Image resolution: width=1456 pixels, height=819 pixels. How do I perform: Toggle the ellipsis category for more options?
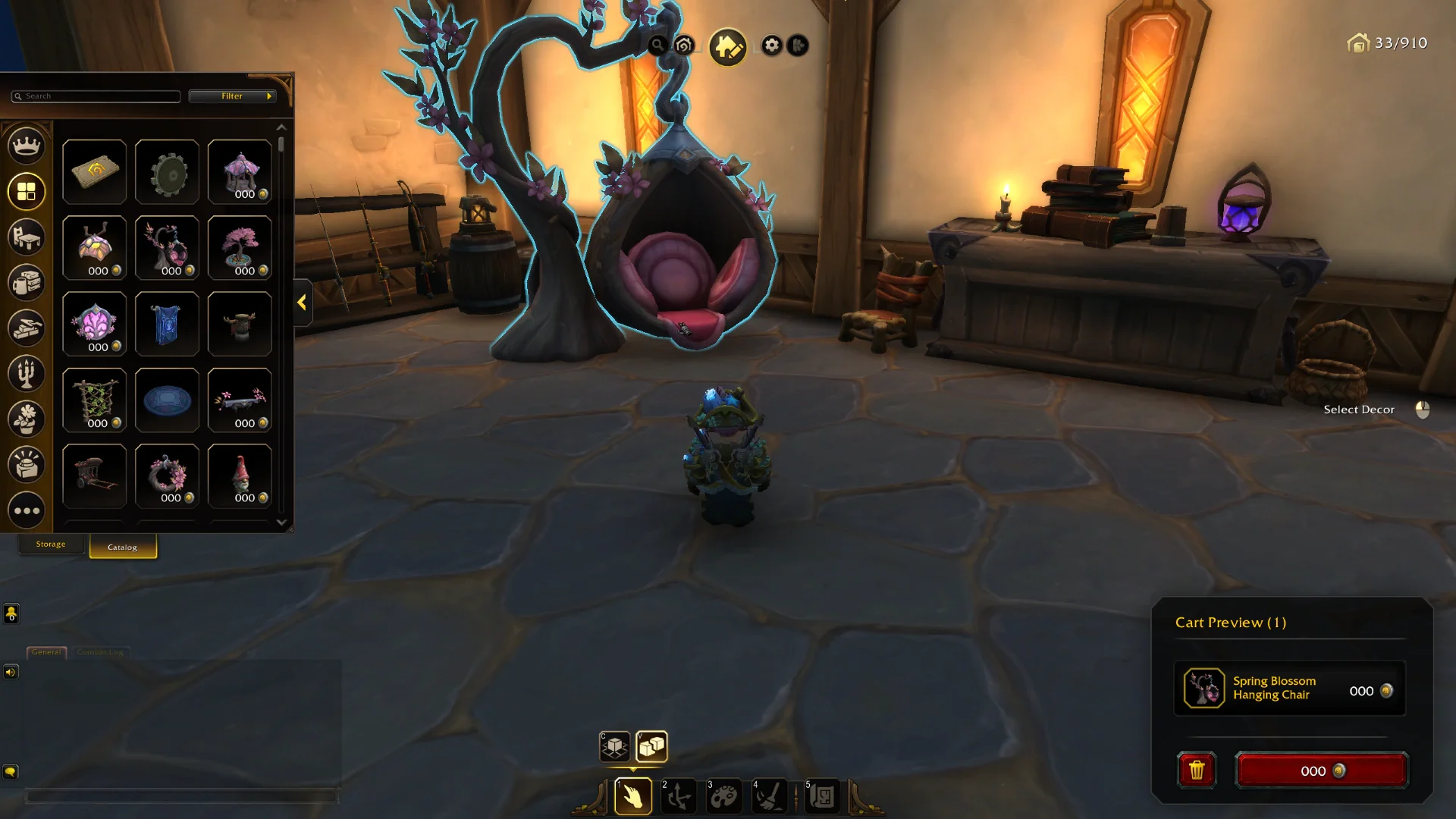[x=26, y=510]
